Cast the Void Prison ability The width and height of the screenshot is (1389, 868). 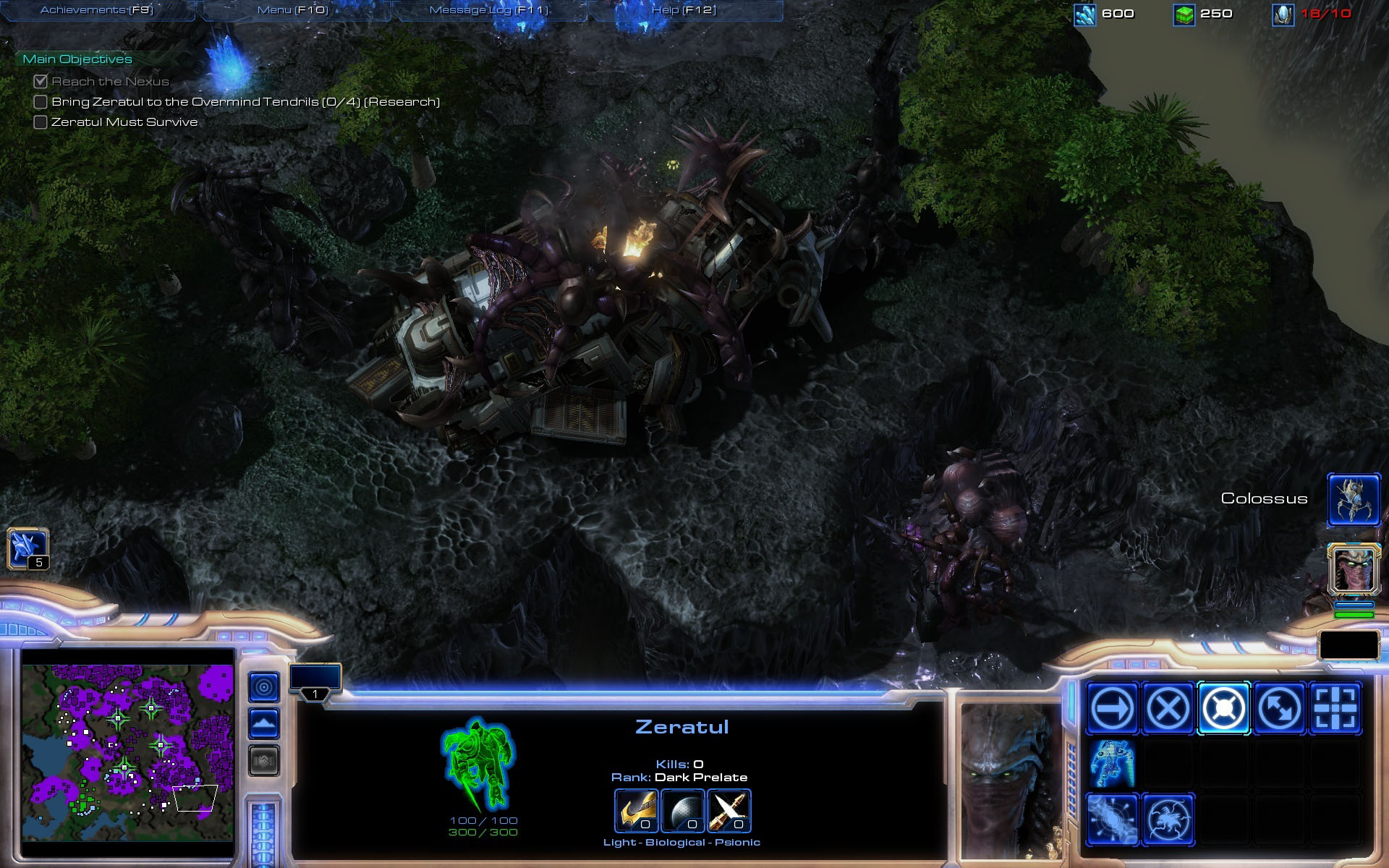(1168, 820)
